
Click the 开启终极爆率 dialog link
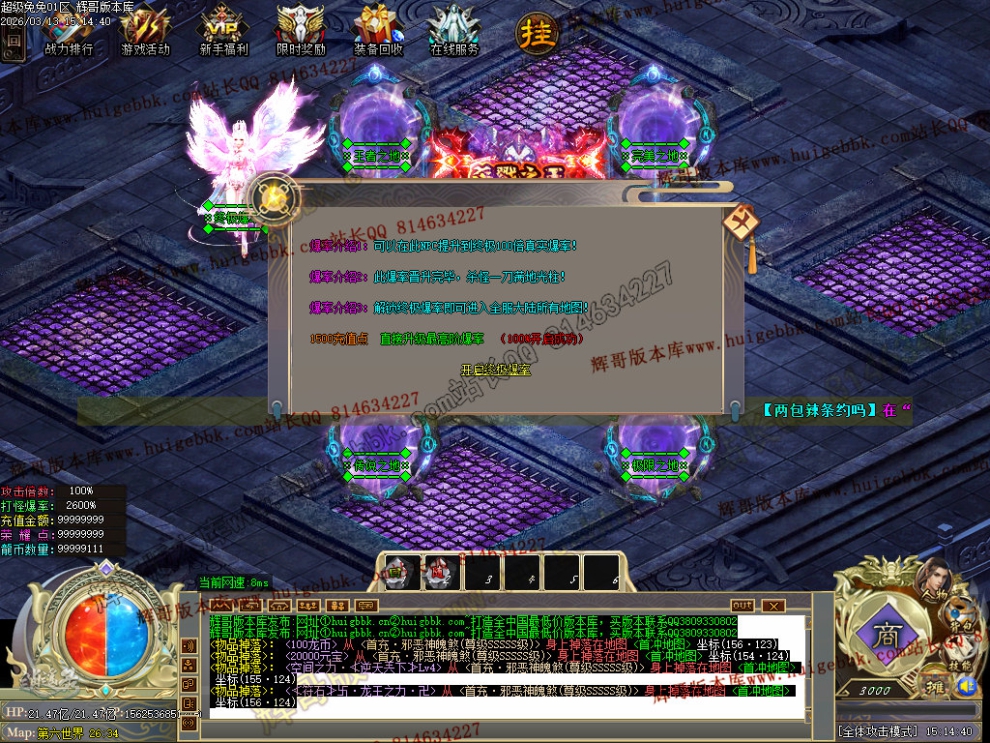[496, 370]
